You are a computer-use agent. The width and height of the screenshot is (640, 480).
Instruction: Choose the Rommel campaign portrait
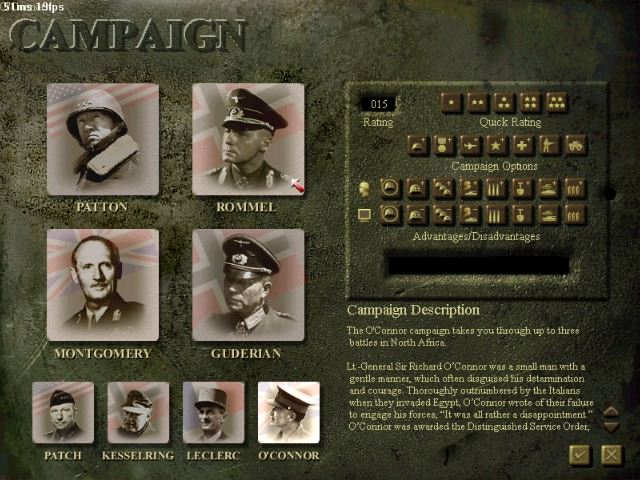click(x=248, y=139)
